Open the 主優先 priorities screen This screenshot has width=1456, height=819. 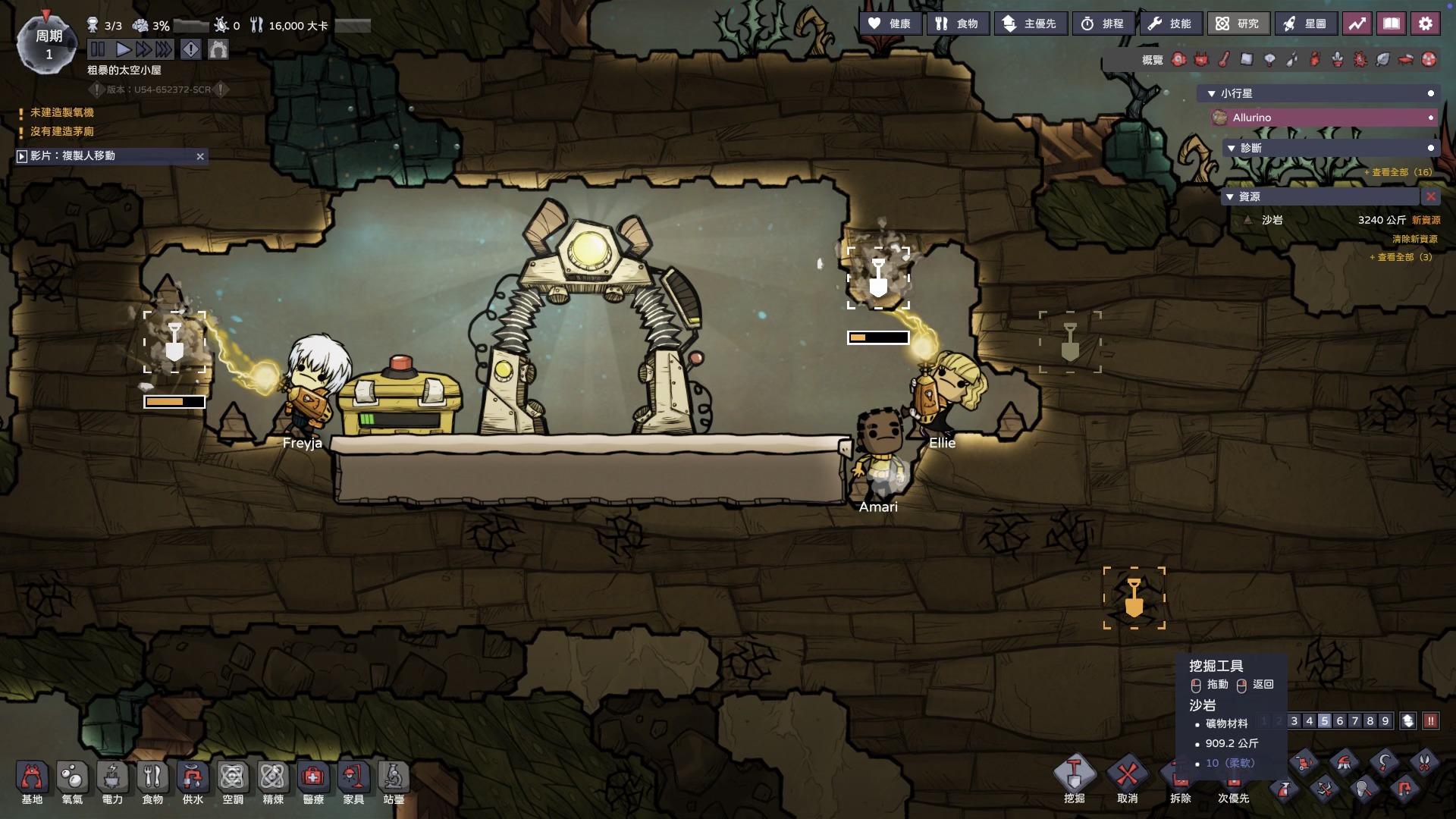tap(1030, 24)
